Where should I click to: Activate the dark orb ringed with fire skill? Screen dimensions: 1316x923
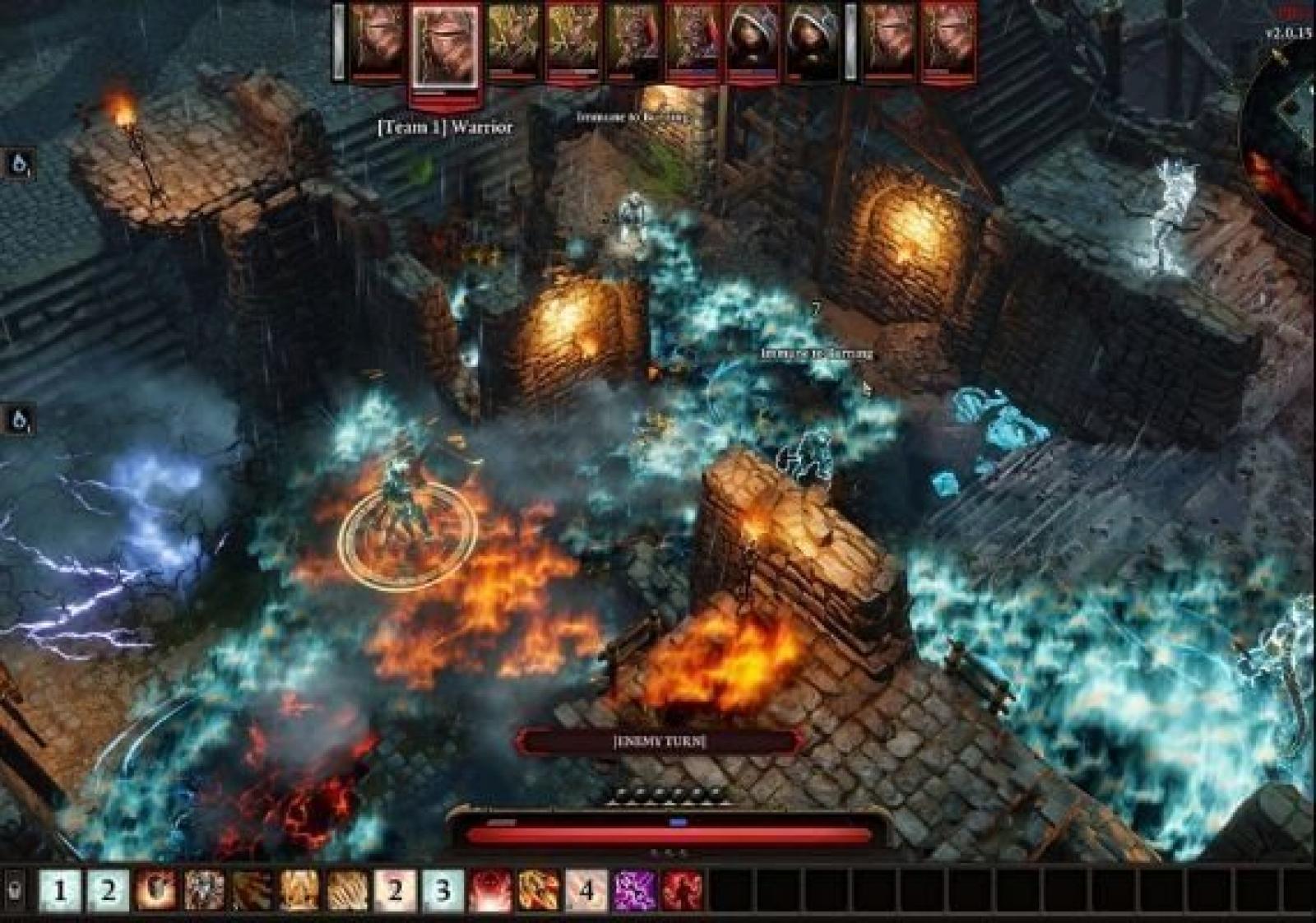point(155,891)
